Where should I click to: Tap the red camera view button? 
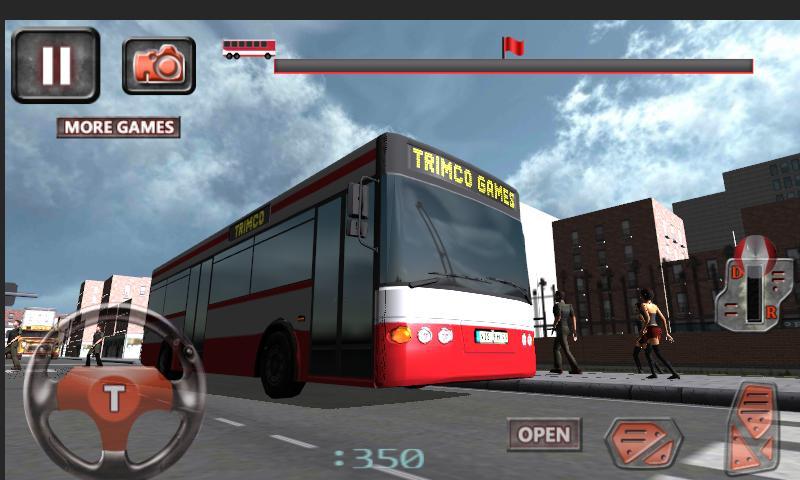point(159,65)
